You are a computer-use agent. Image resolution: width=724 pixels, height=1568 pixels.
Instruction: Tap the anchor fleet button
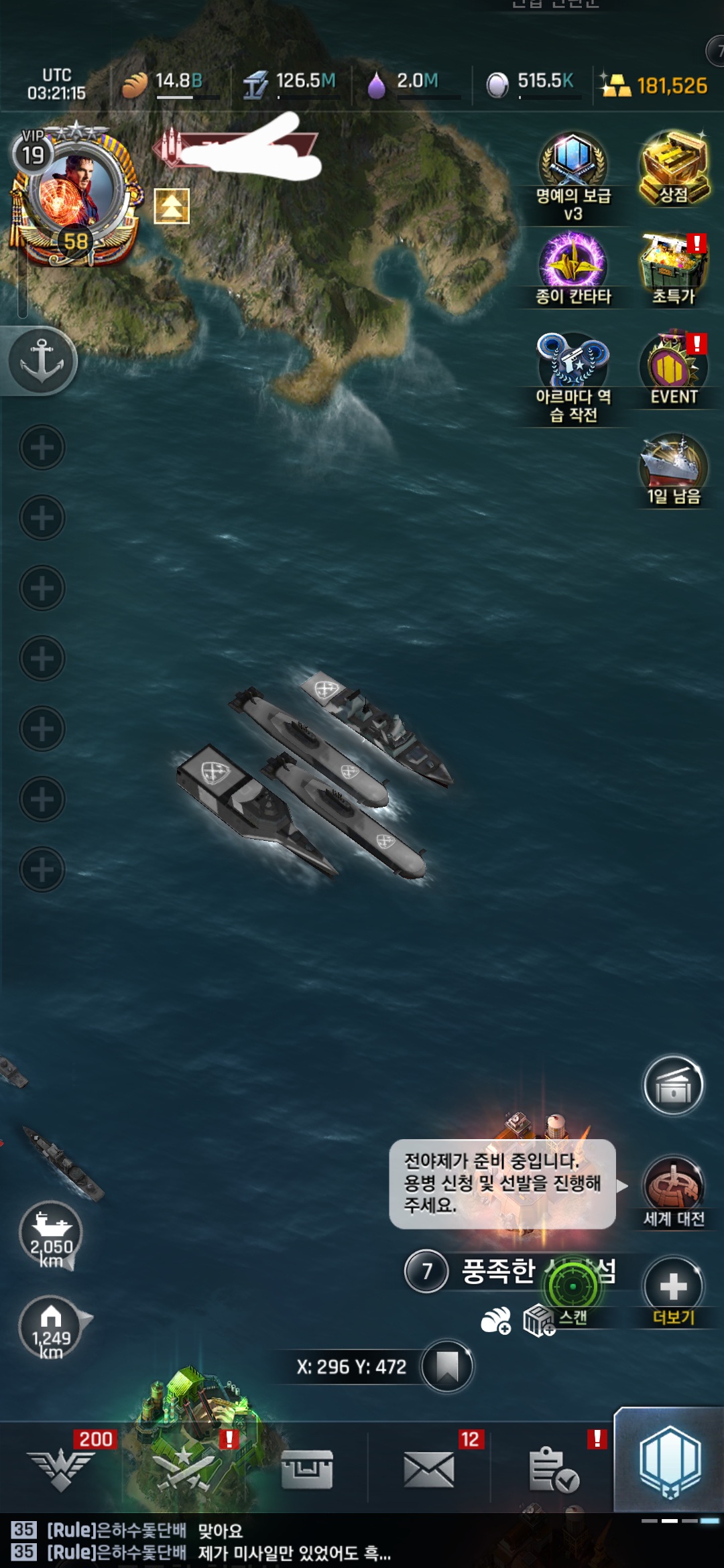pos(42,361)
